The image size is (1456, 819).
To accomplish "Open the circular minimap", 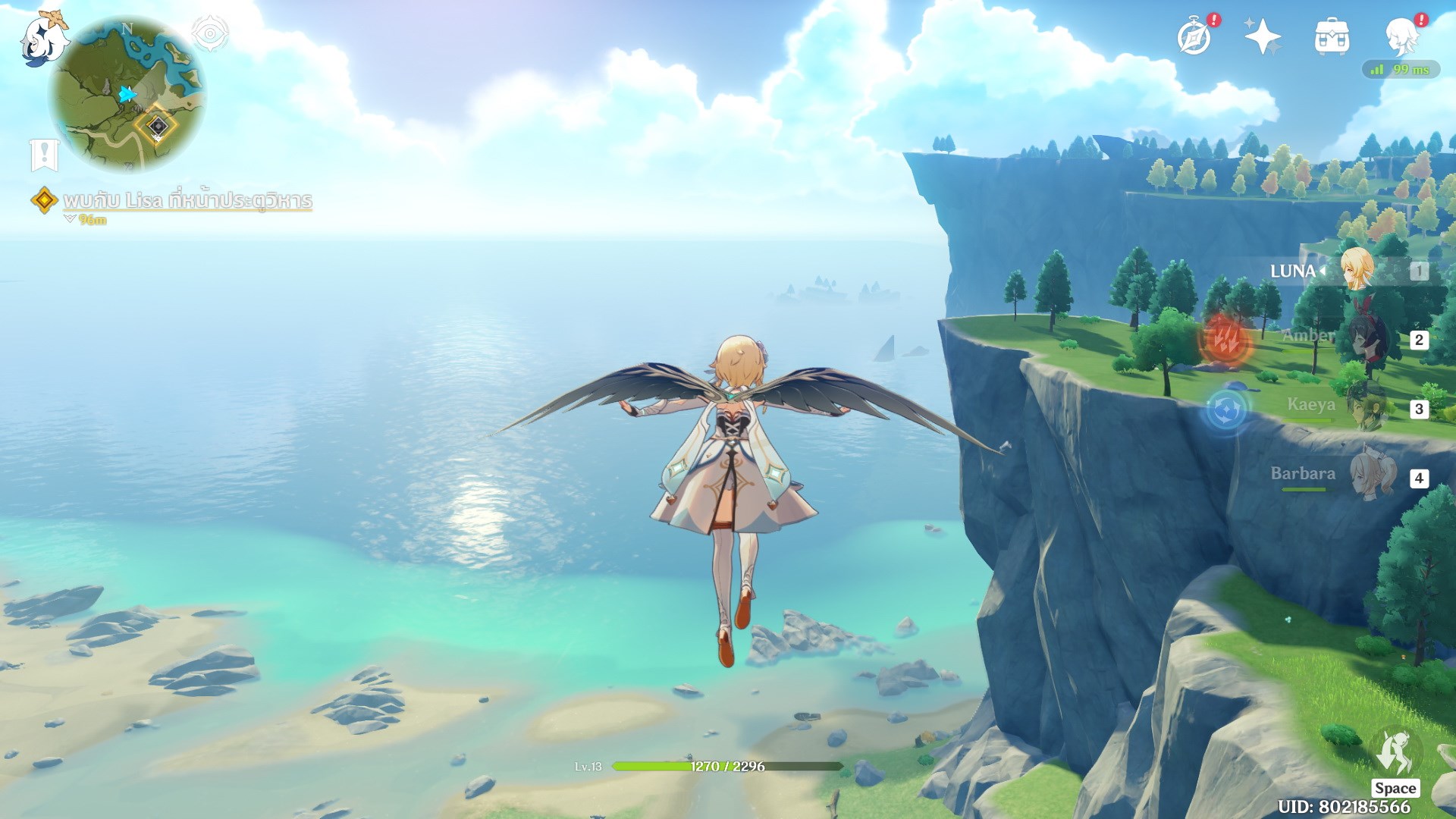I will click(x=127, y=96).
